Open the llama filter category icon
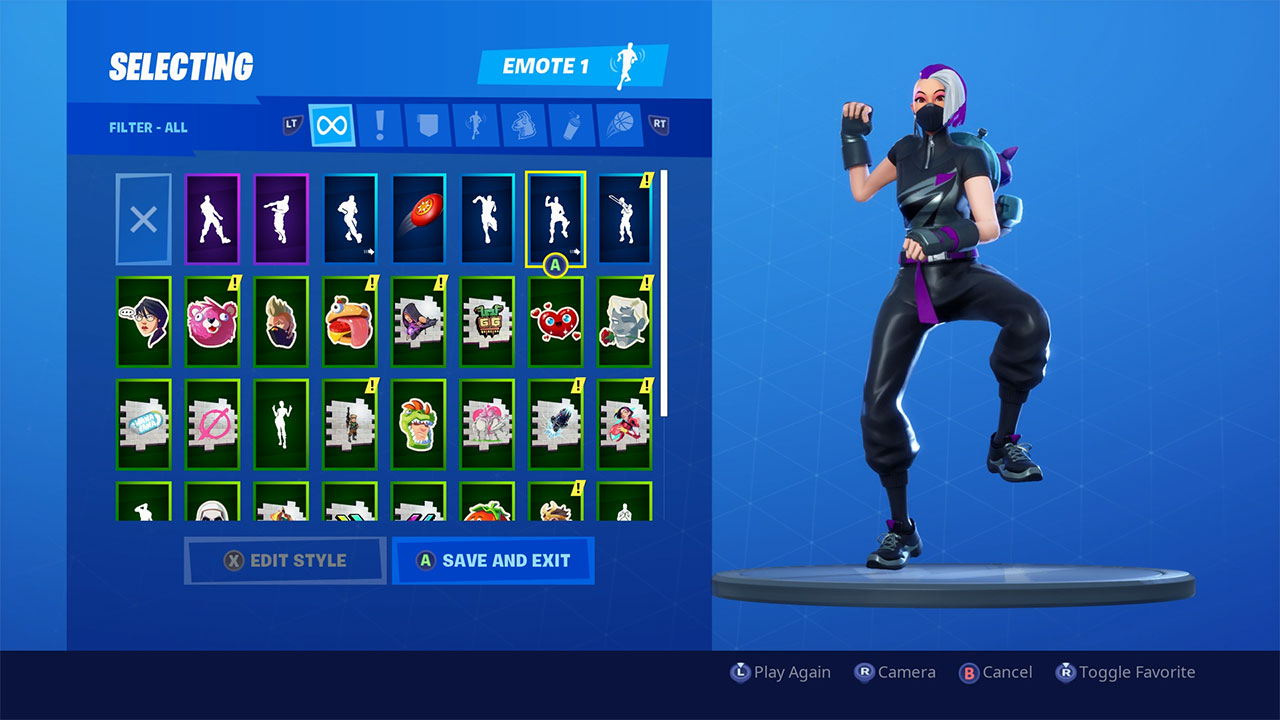 (x=523, y=126)
